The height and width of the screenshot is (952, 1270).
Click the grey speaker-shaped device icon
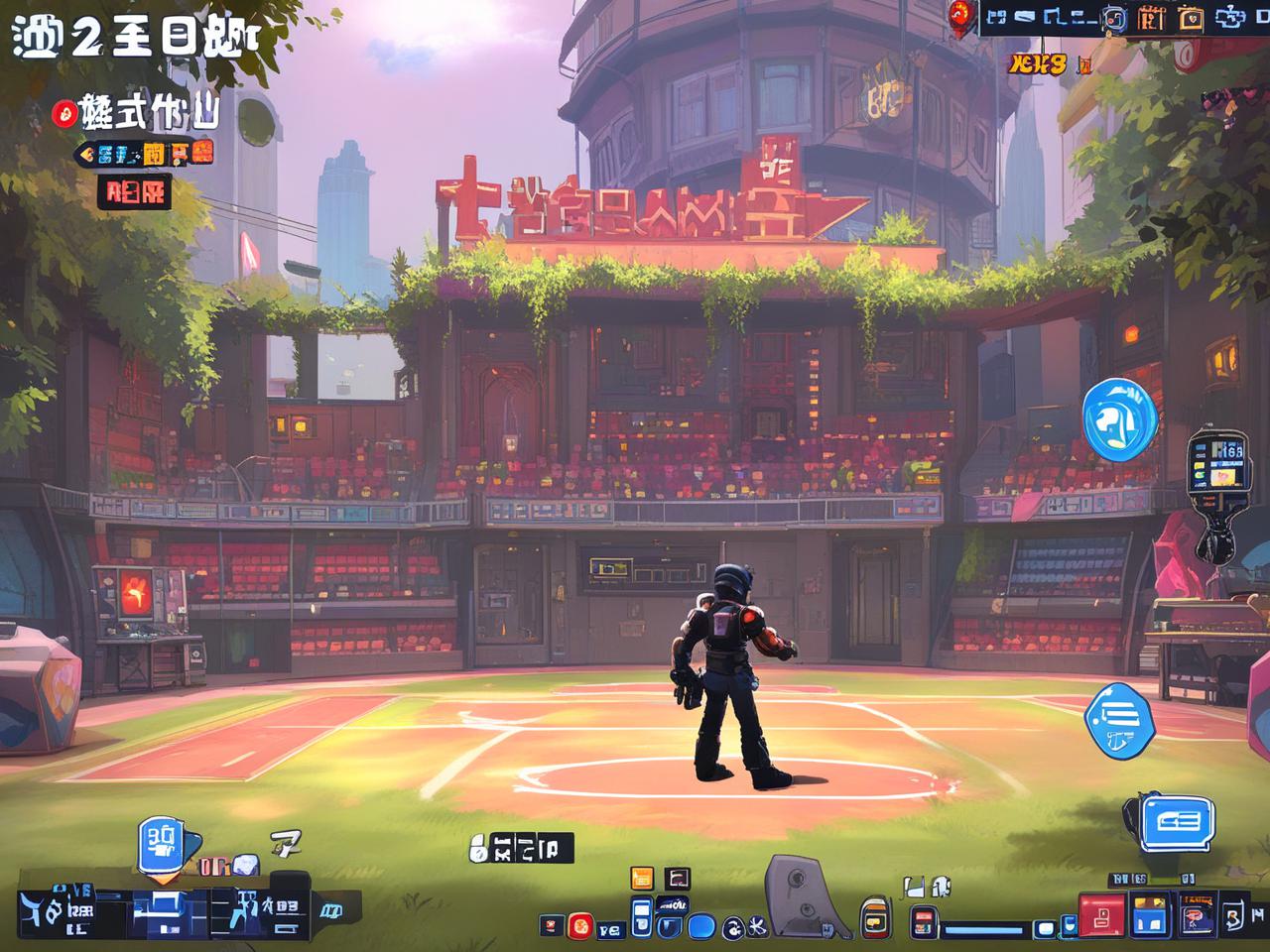(798, 894)
